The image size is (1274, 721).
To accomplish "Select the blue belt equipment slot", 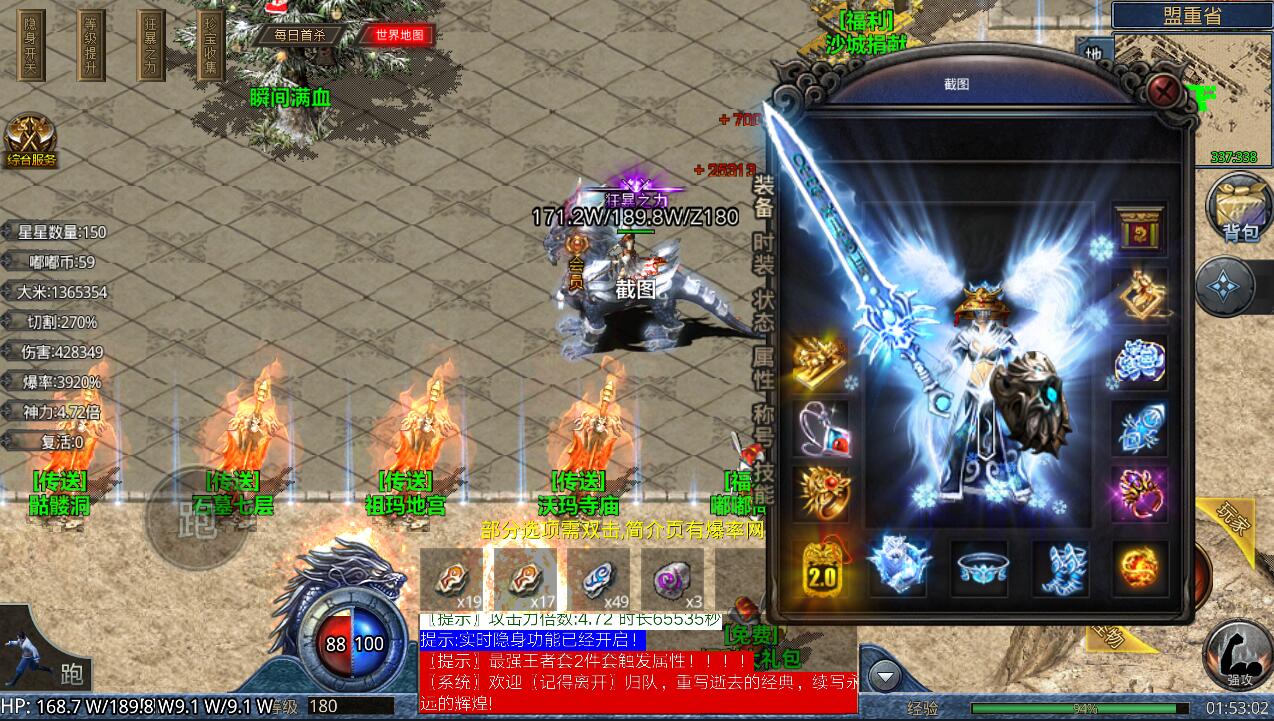I will tap(980, 568).
